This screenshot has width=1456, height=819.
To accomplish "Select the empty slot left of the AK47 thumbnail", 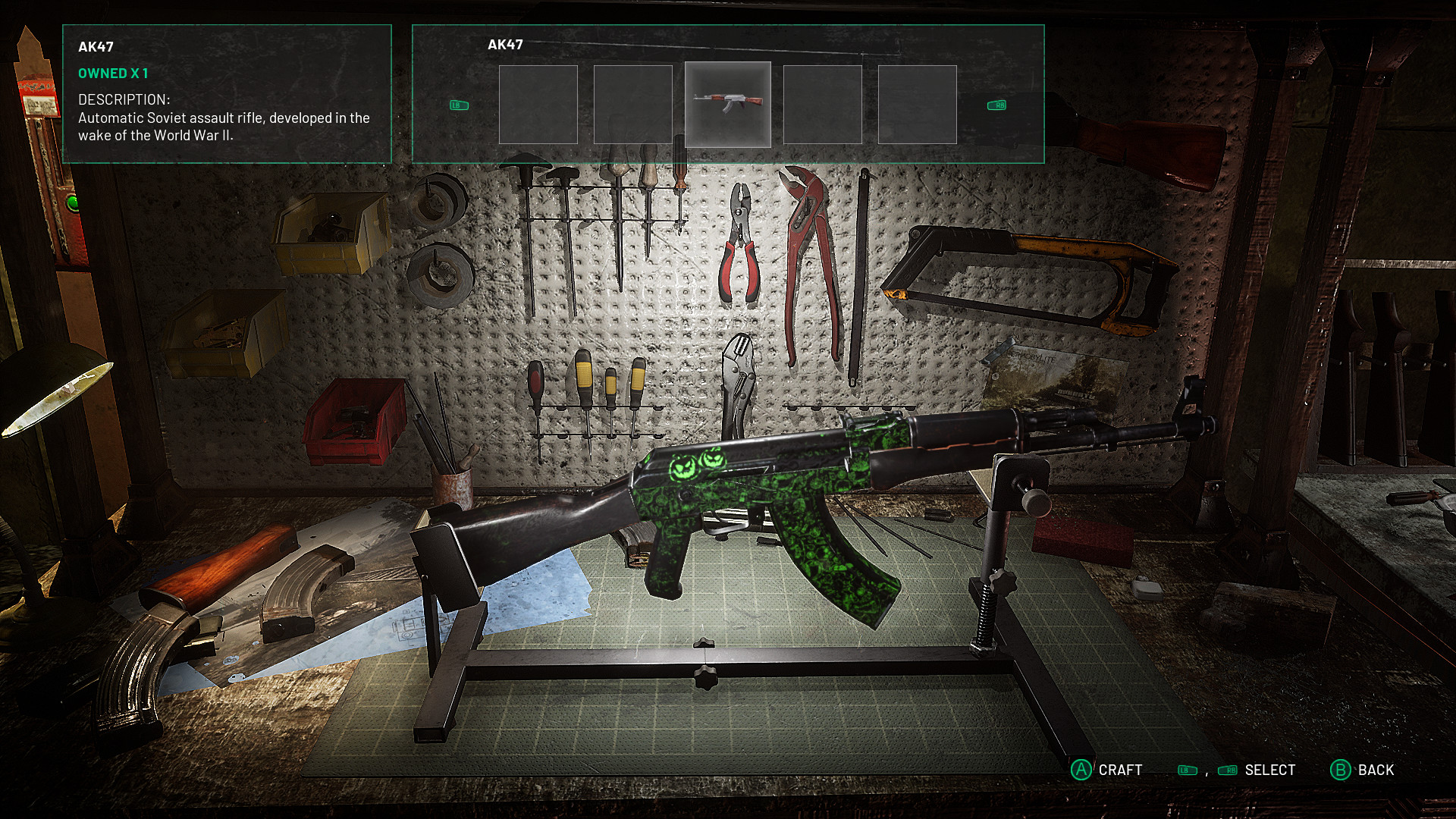I will pyautogui.click(x=634, y=104).
